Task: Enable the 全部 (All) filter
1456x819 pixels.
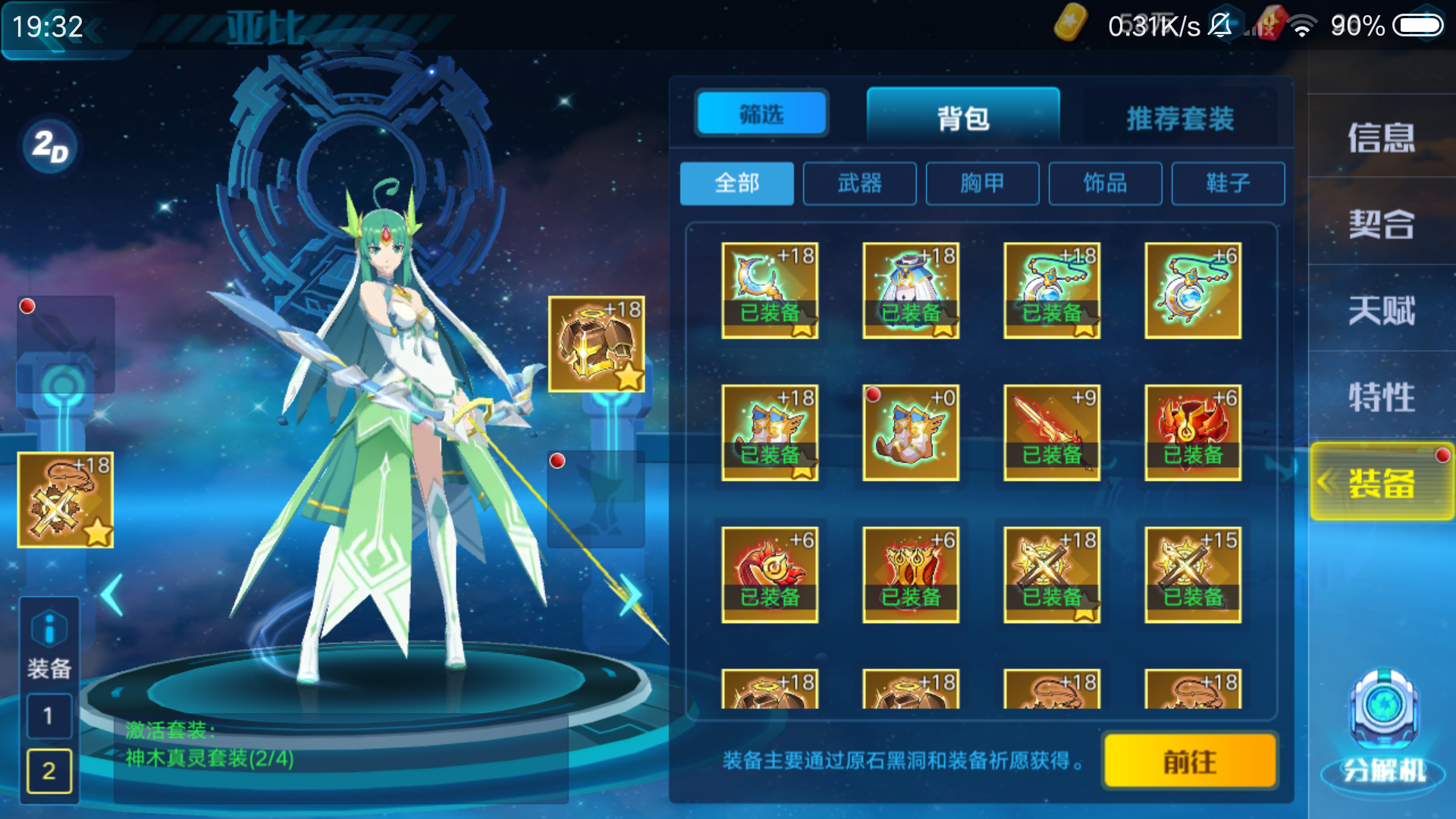Action: 736,183
